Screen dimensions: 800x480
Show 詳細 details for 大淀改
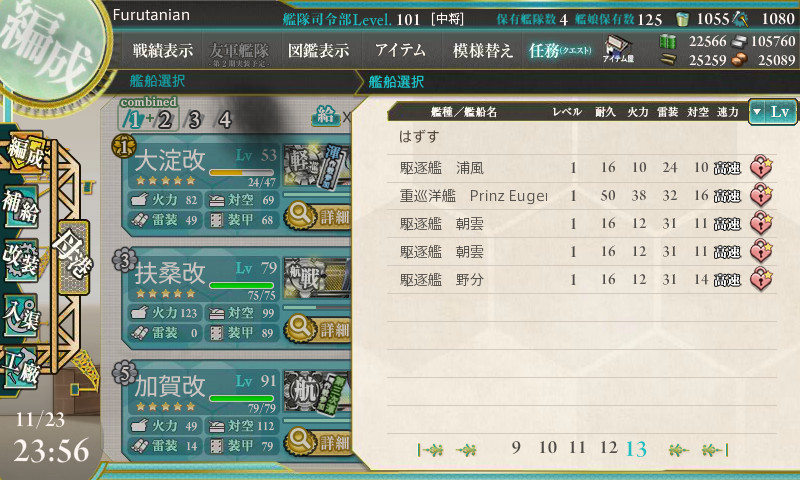320,215
